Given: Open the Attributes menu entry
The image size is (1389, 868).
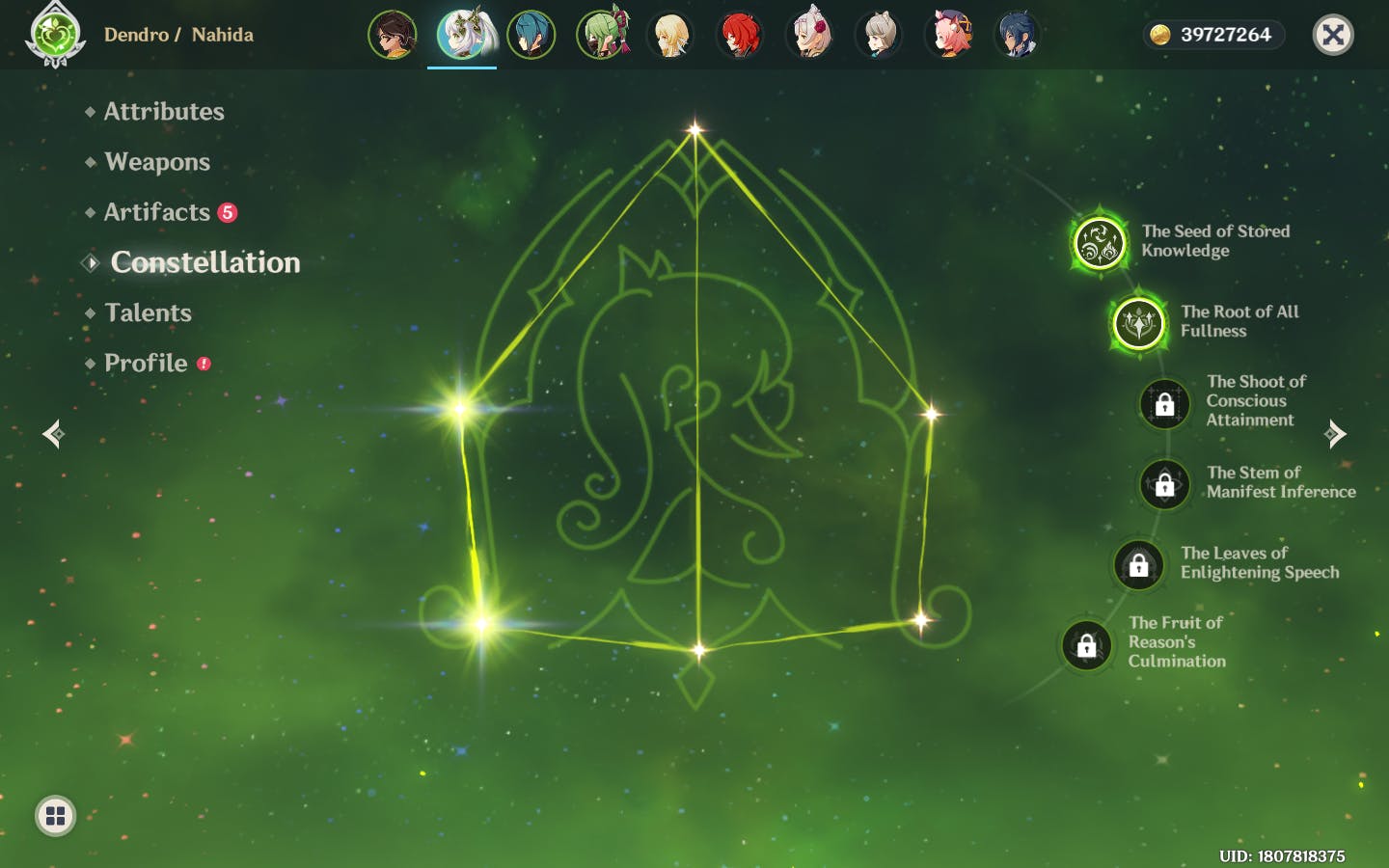Looking at the screenshot, I should click(163, 112).
